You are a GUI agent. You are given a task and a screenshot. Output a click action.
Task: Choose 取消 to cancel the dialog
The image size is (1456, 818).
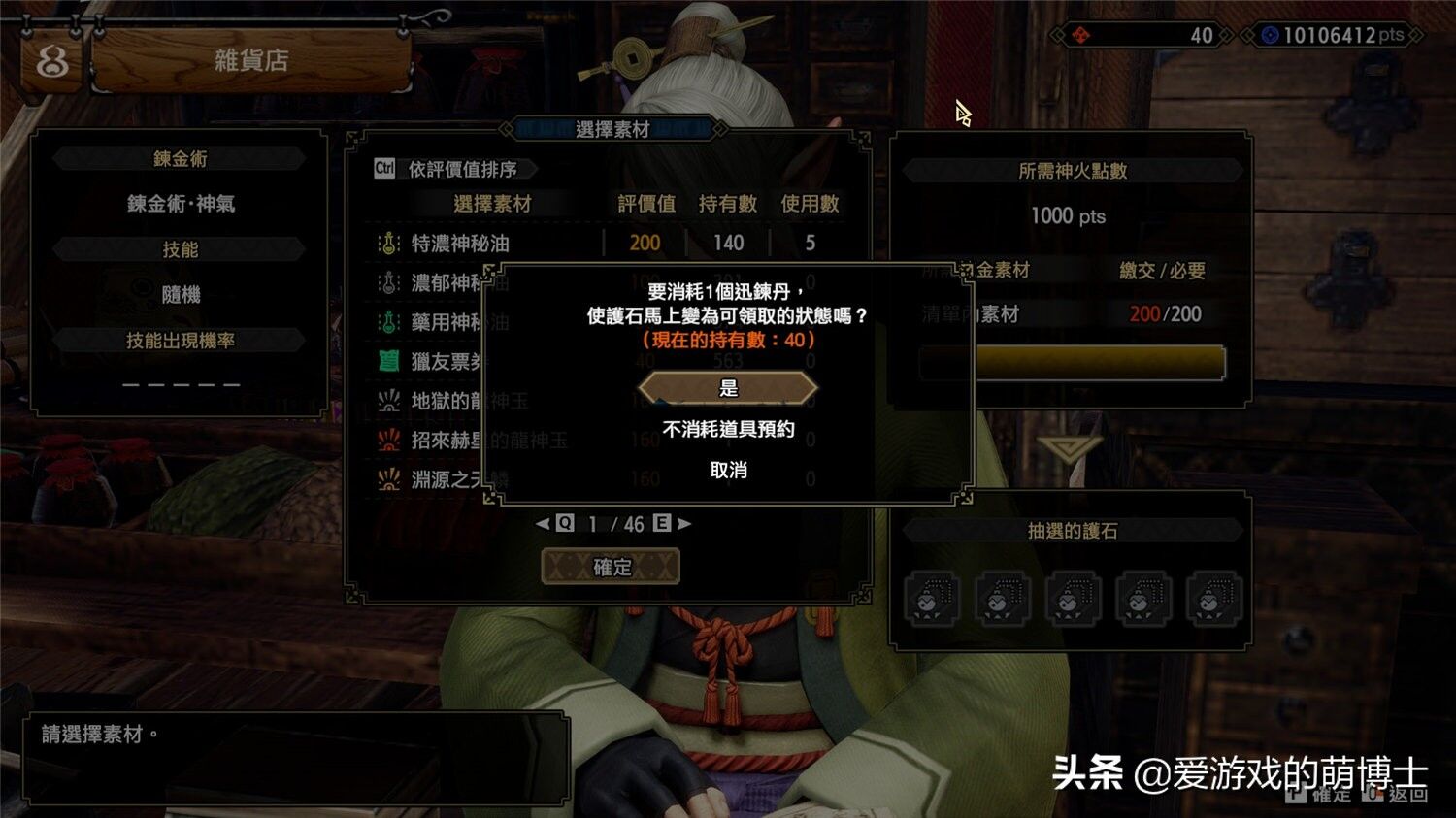click(728, 470)
